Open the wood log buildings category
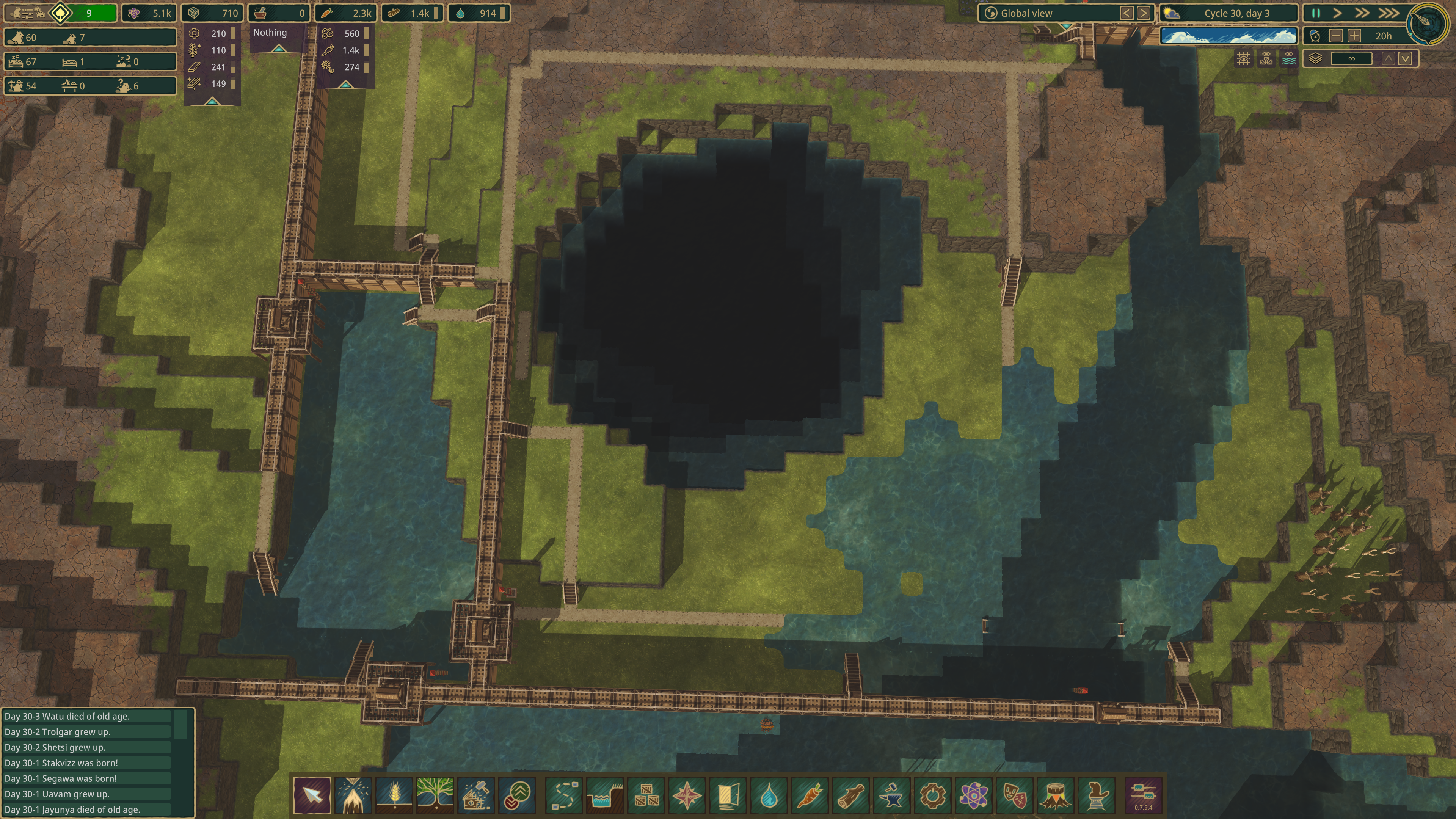This screenshot has height=819, width=1456. coord(850,795)
